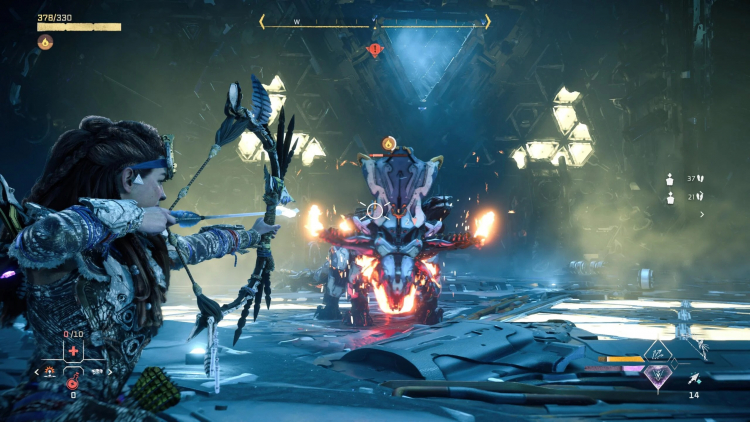Use the red health potion slot
750x422 pixels.
pos(73,384)
